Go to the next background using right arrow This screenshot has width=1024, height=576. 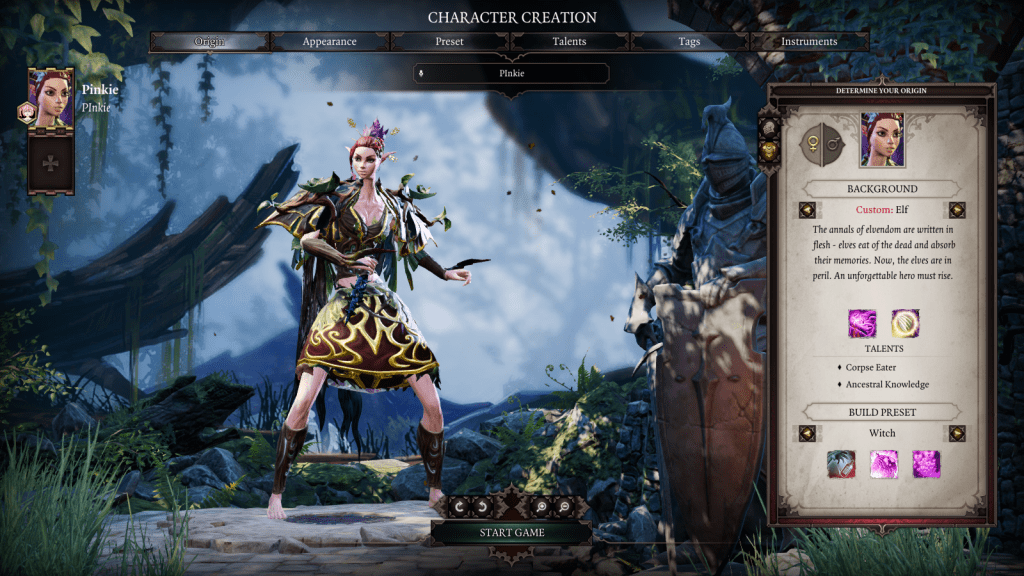957,210
